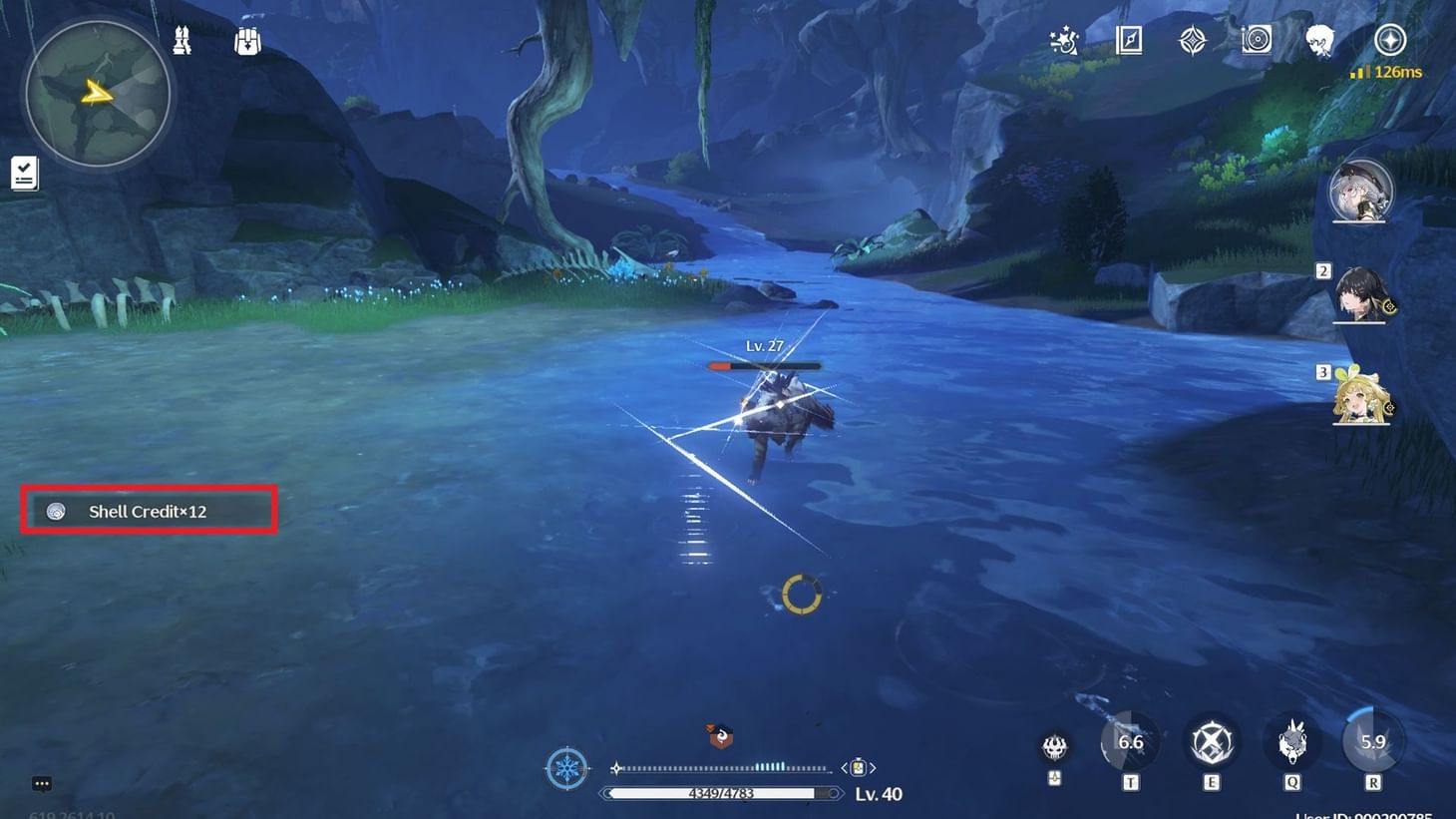
Task: Open the Pioneer Podcast record icon
Action: pyautogui.click(x=1255, y=40)
